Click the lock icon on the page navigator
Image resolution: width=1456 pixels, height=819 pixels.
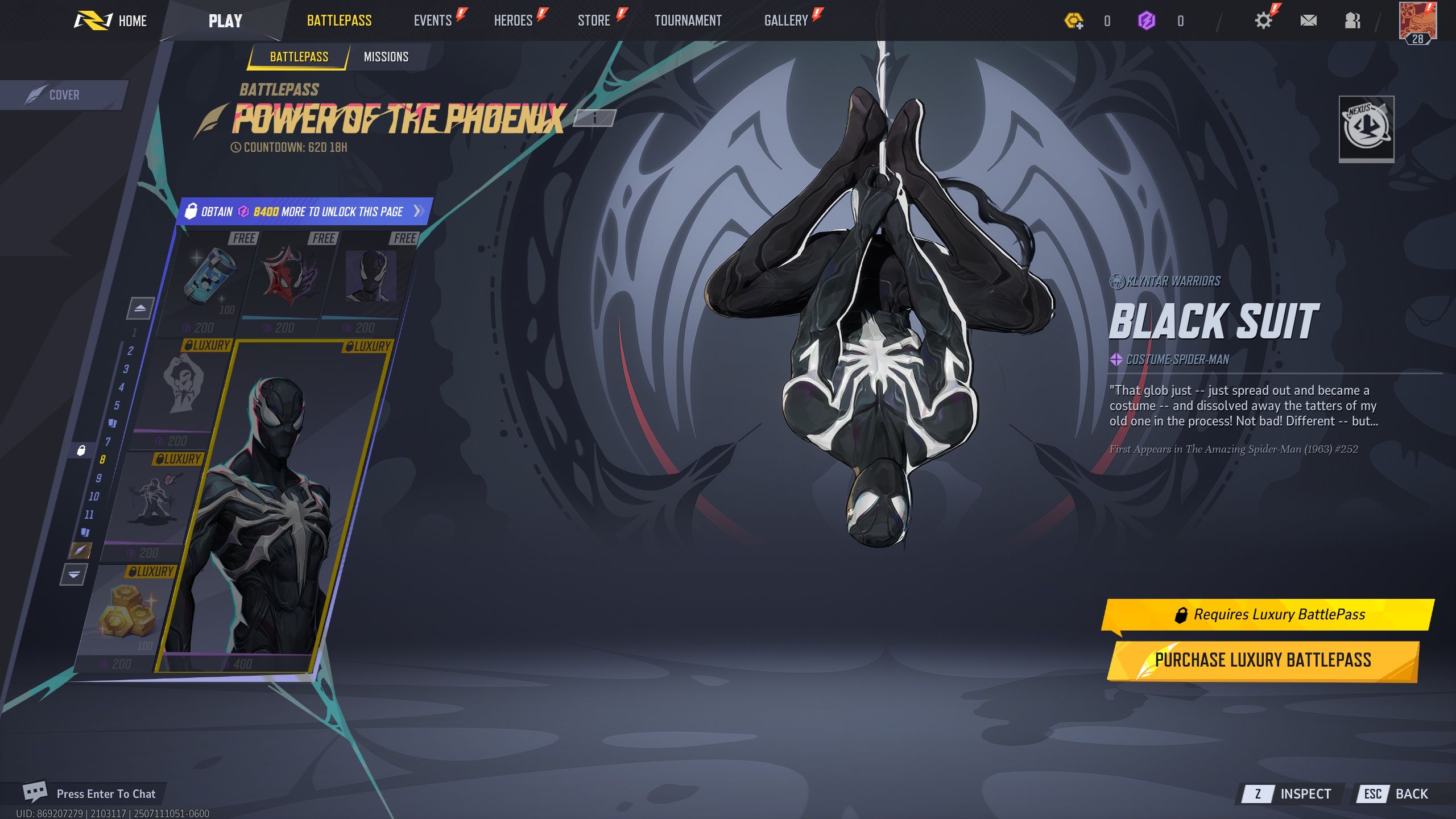81,450
